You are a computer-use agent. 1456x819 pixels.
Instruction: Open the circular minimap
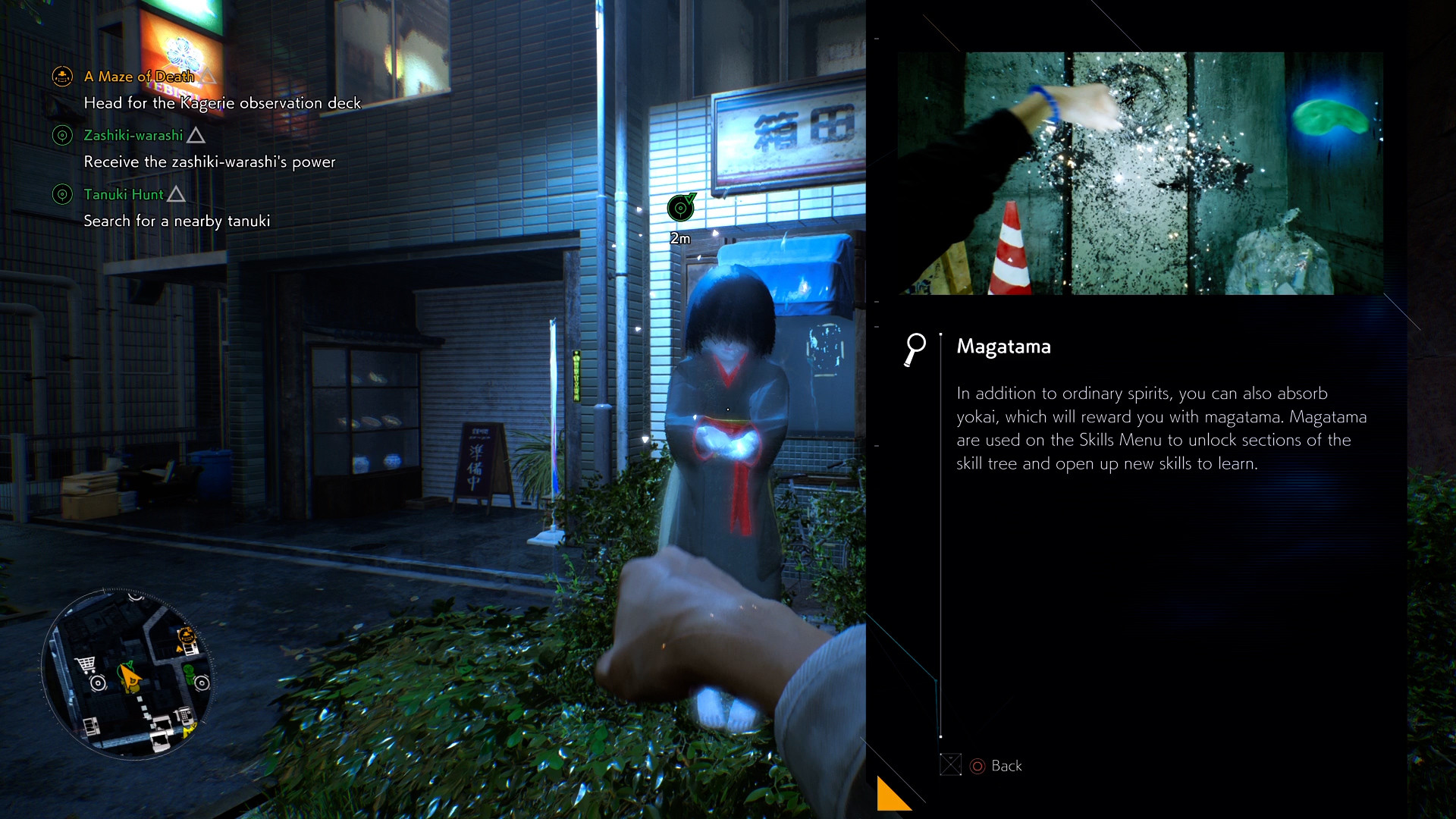(x=127, y=674)
